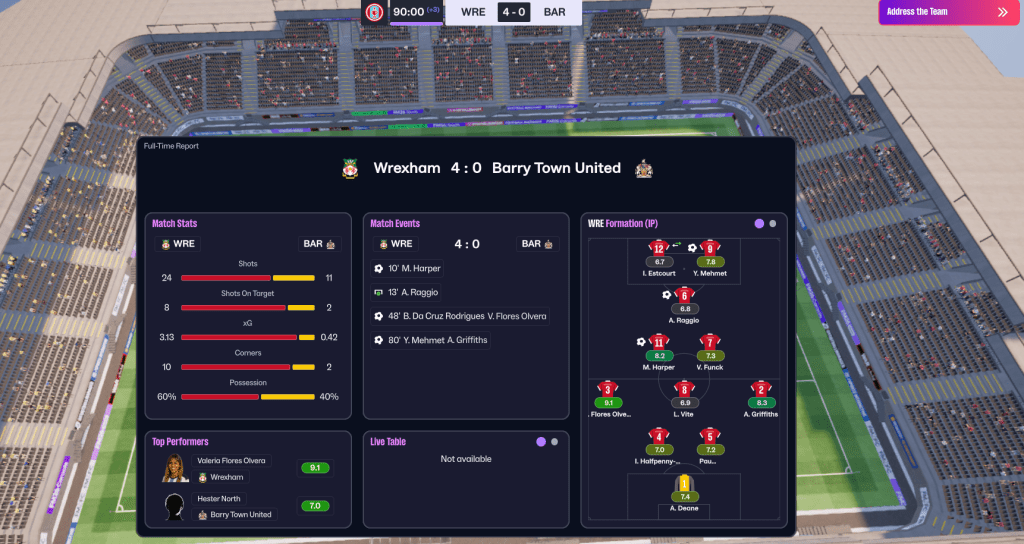1024x544 pixels.
Task: Select I. Estcourt wearing number 12
Action: [x=659, y=248]
